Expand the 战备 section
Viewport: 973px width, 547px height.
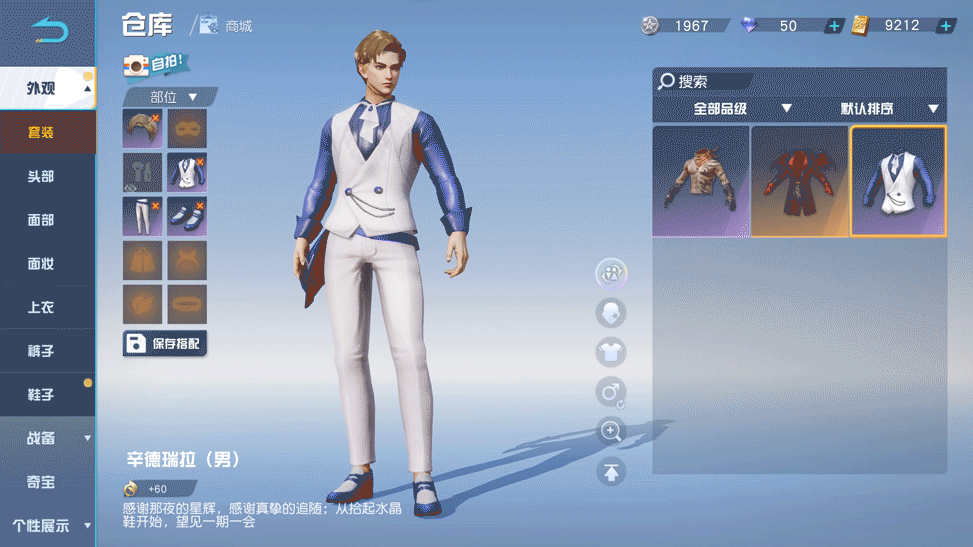point(46,438)
